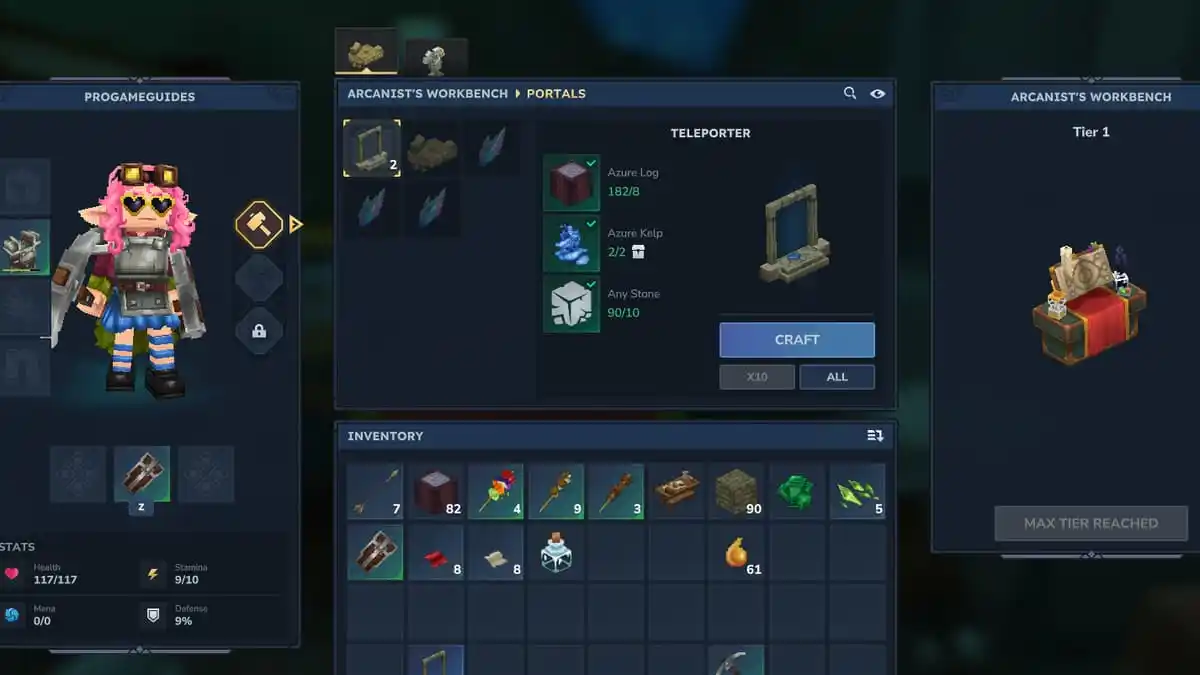This screenshot has width=1200, height=675.
Task: Choose the ALL craft quantity button
Action: coord(837,377)
